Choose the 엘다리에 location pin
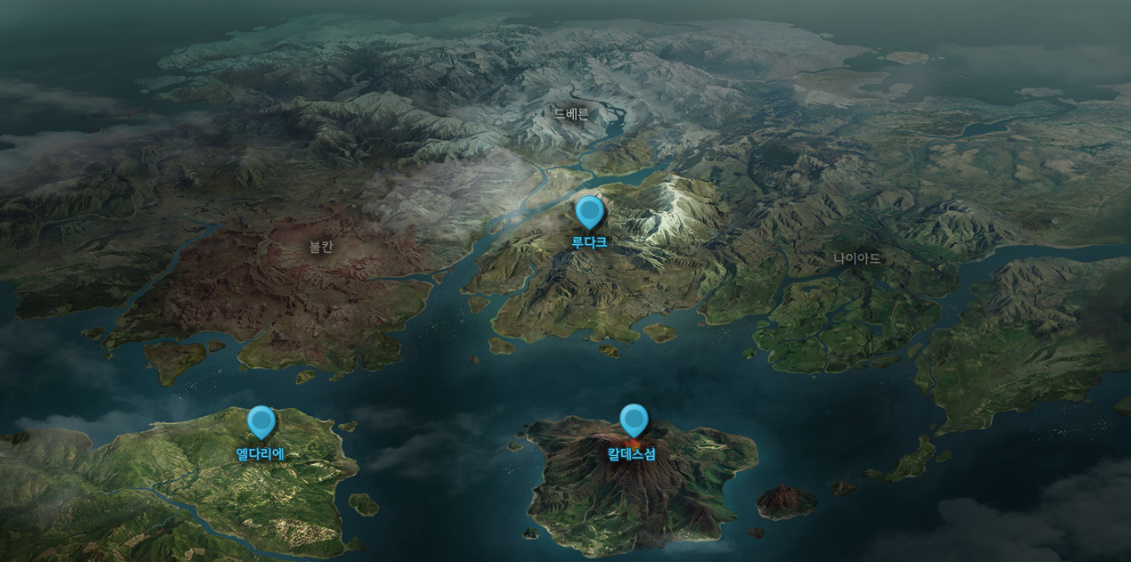This screenshot has height=562, width=1131. coord(261,422)
